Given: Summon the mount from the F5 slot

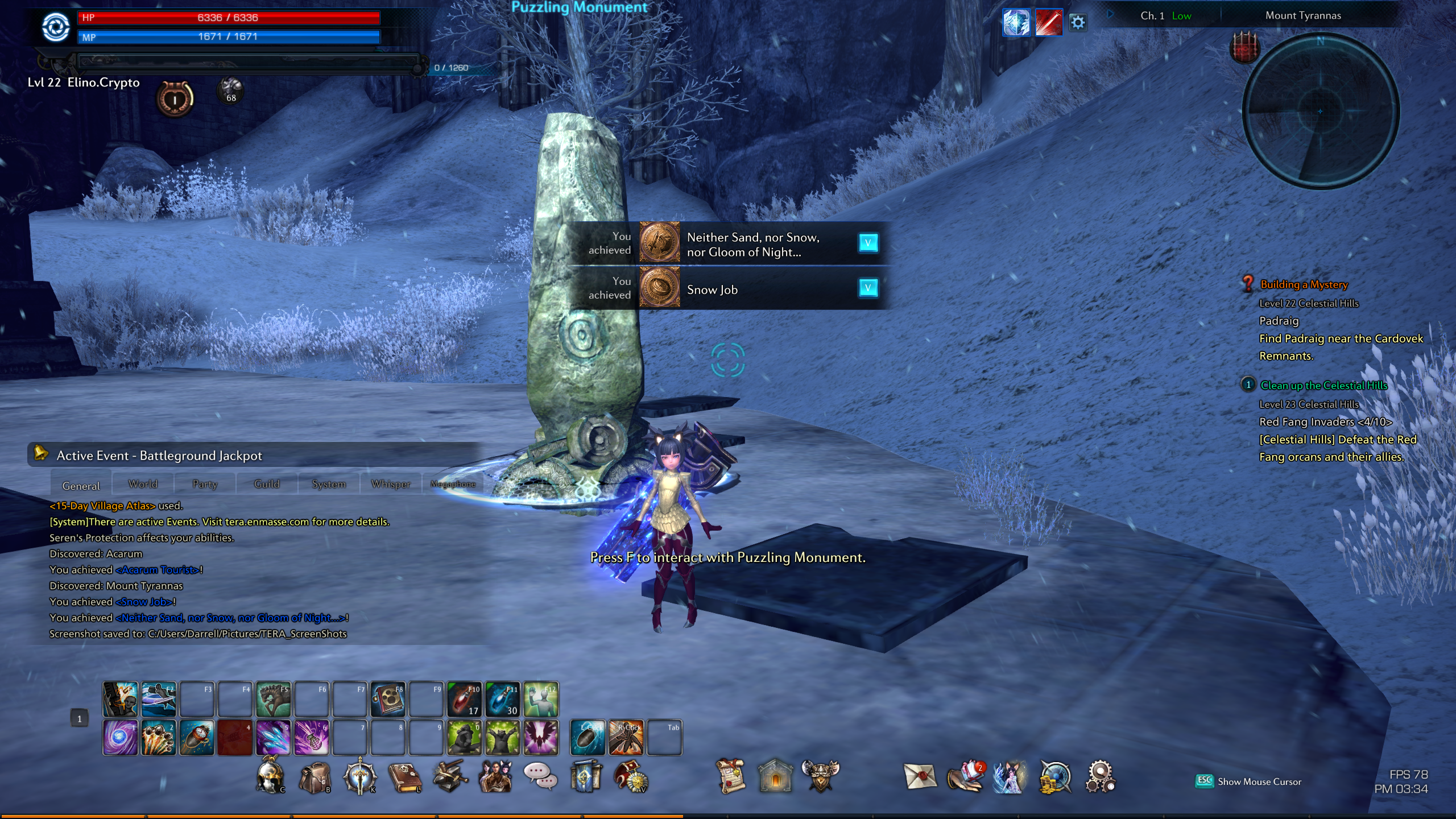Looking at the screenshot, I should [274, 700].
